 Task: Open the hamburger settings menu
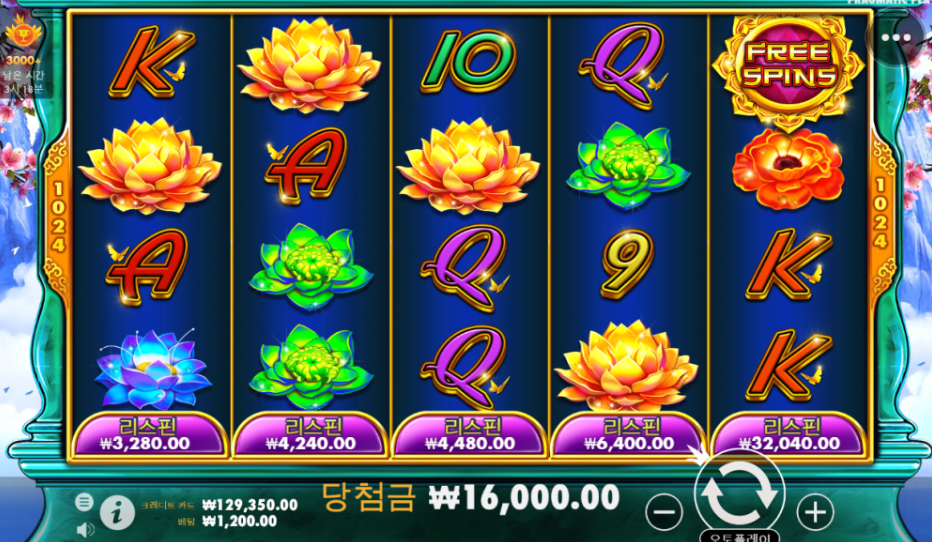(85, 502)
